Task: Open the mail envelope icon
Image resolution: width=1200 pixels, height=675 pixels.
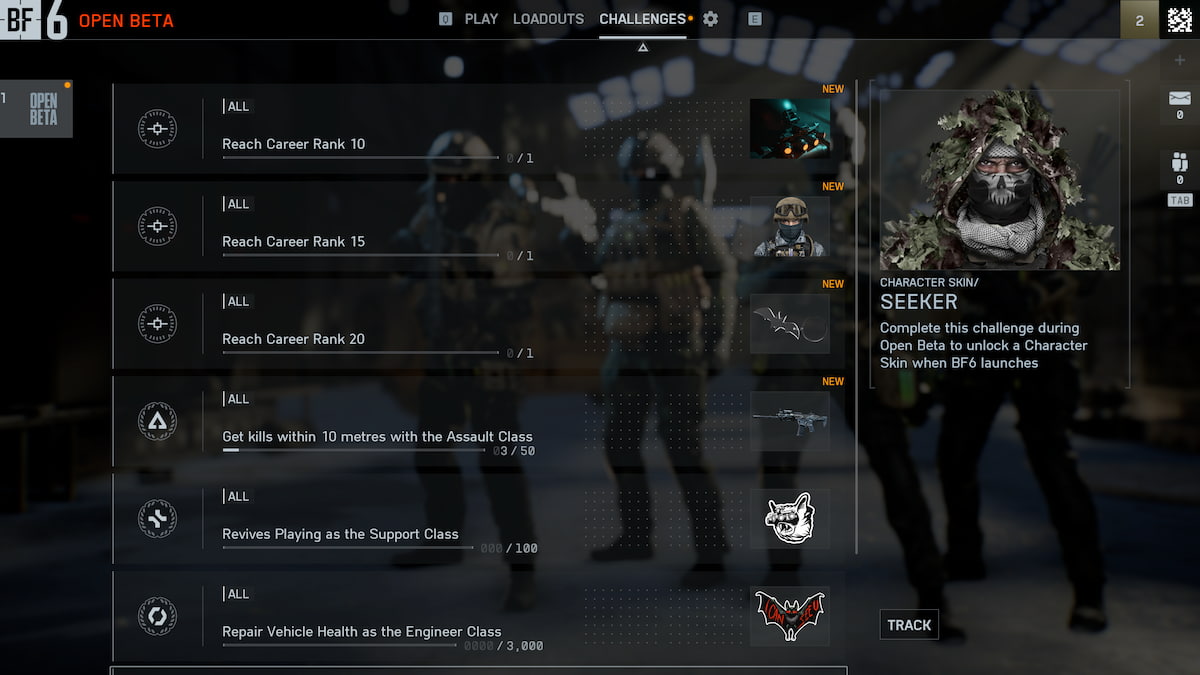Action: (1180, 100)
